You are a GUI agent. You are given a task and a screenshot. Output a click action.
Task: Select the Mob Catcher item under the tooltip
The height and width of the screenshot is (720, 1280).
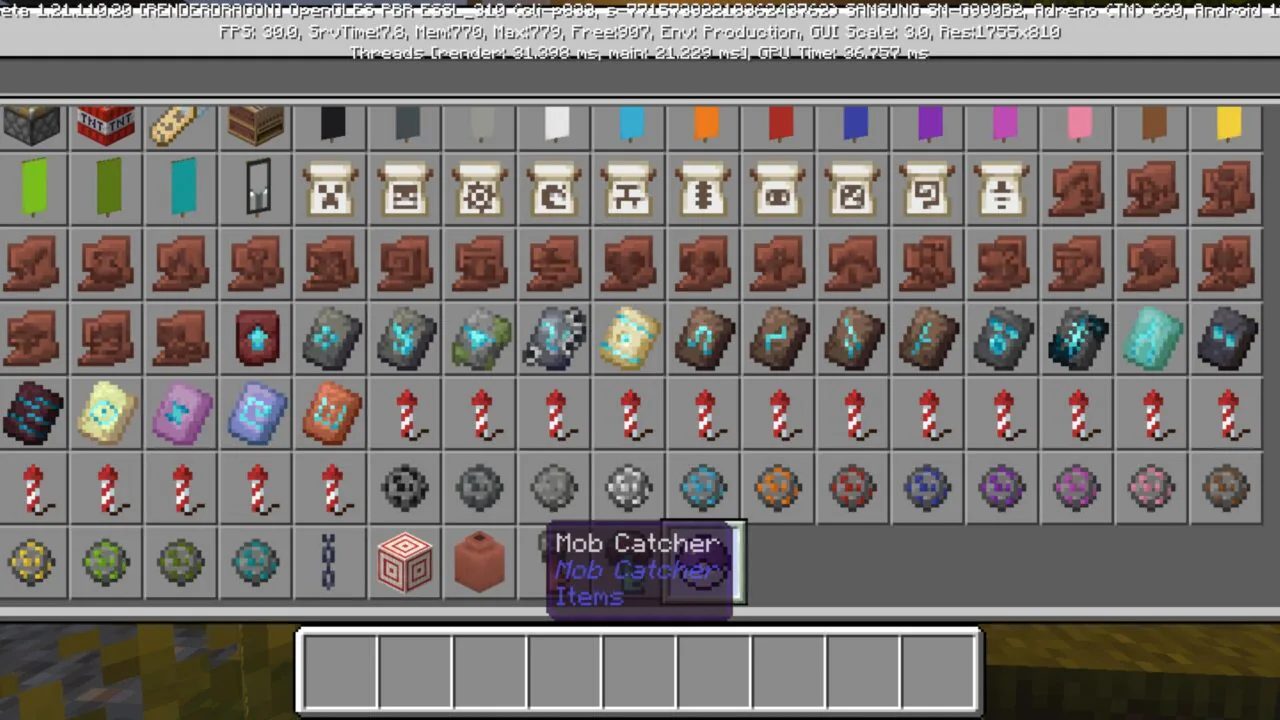click(554, 562)
